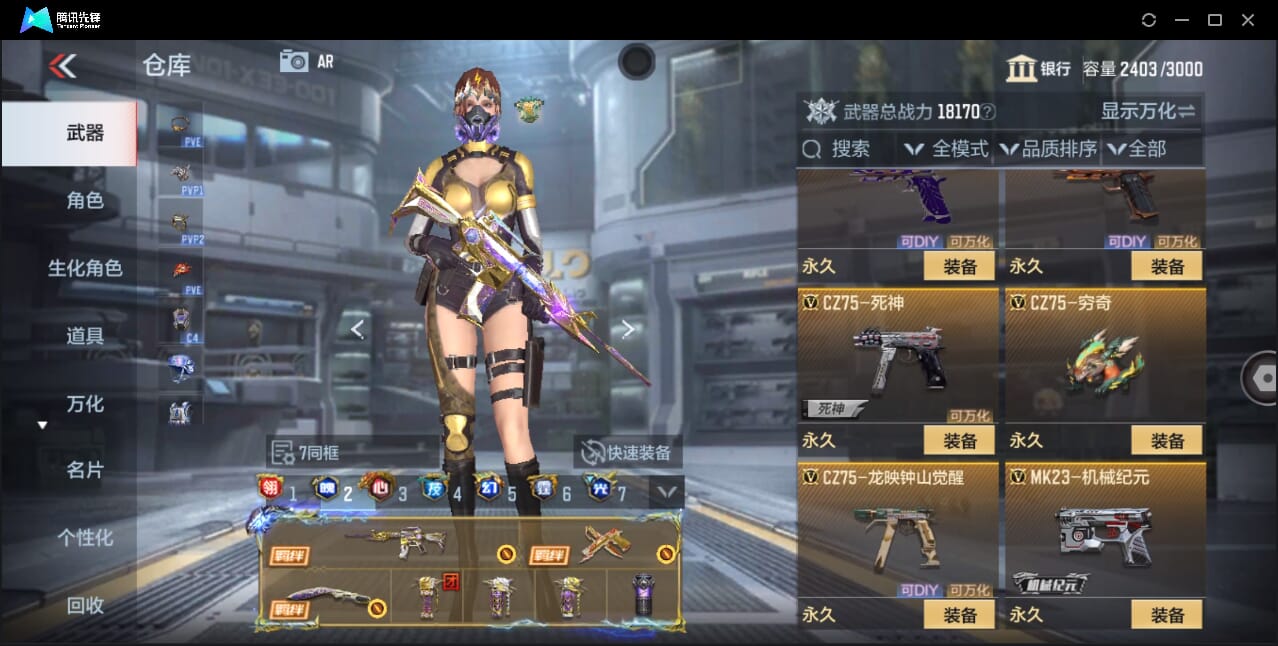Toggle the 显示万化 display switch
Screen dimensions: 1278x646
point(1148,111)
